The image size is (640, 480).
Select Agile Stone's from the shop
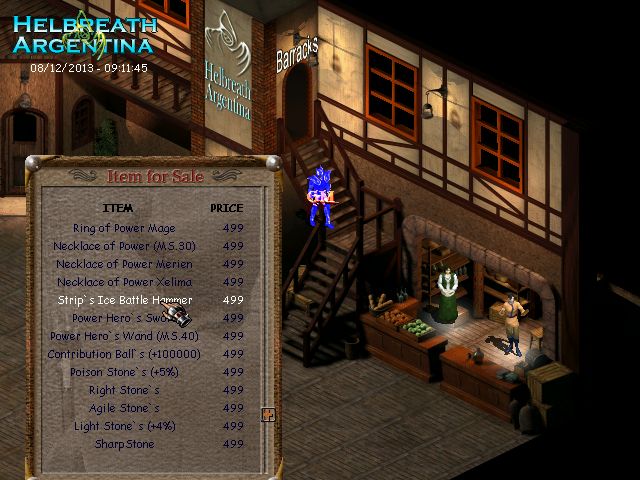coord(124,408)
